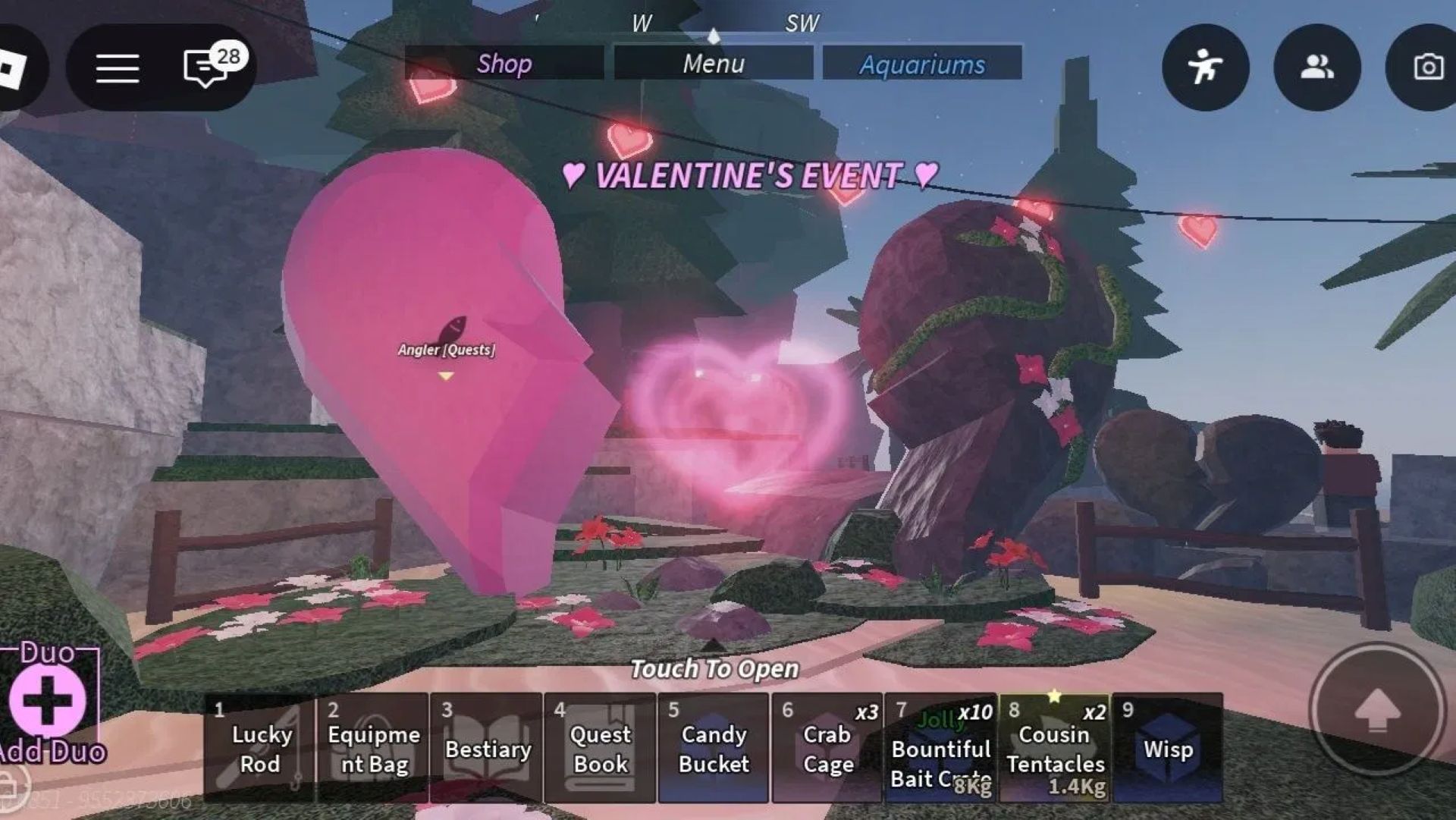
Task: Select the Quest Book slot
Action: pos(600,748)
